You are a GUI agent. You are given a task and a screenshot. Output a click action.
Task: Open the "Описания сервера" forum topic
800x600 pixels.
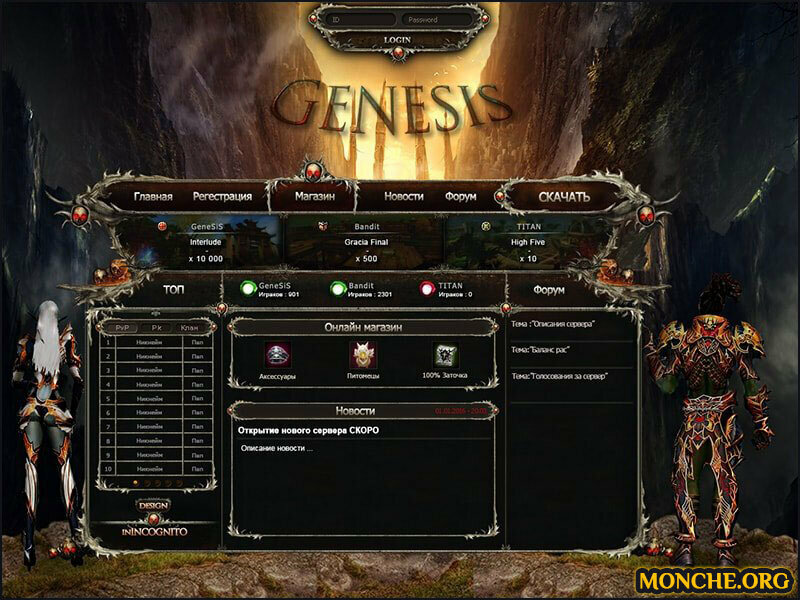tap(553, 324)
